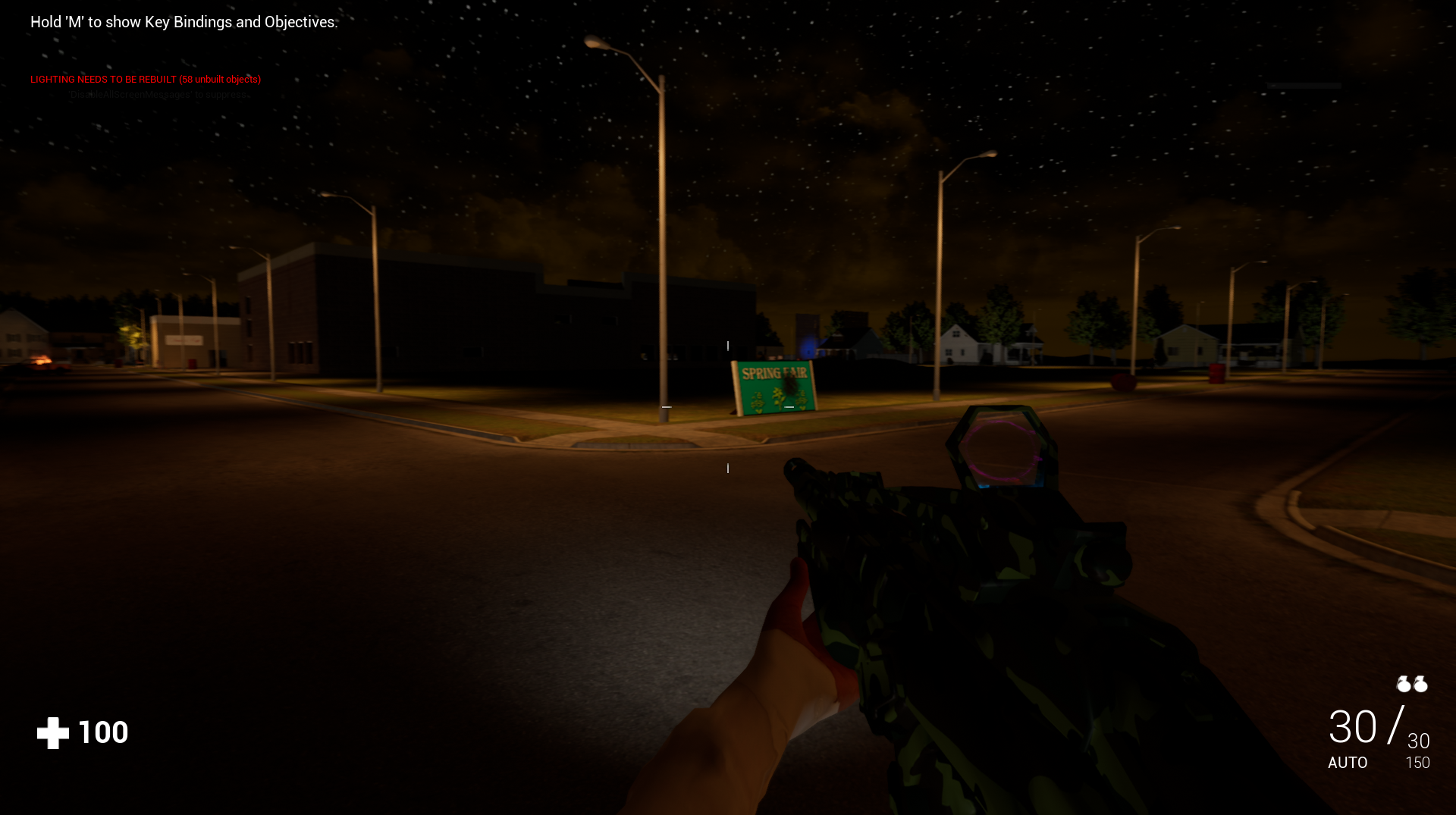Expand the 58 unbuilt objects warning
This screenshot has height=815, width=1456.
[220, 79]
